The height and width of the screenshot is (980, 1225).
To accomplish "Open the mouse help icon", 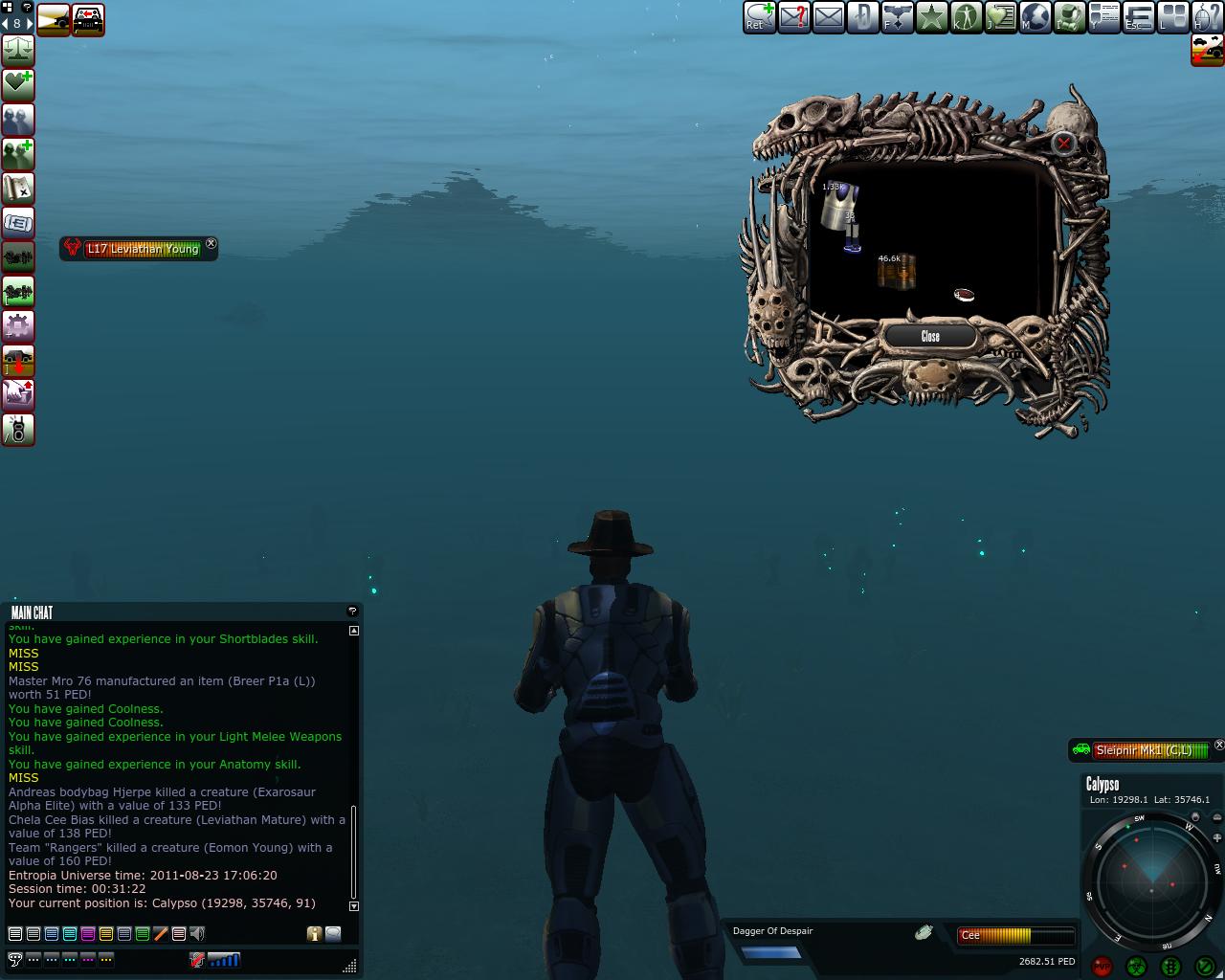I will (1207, 16).
